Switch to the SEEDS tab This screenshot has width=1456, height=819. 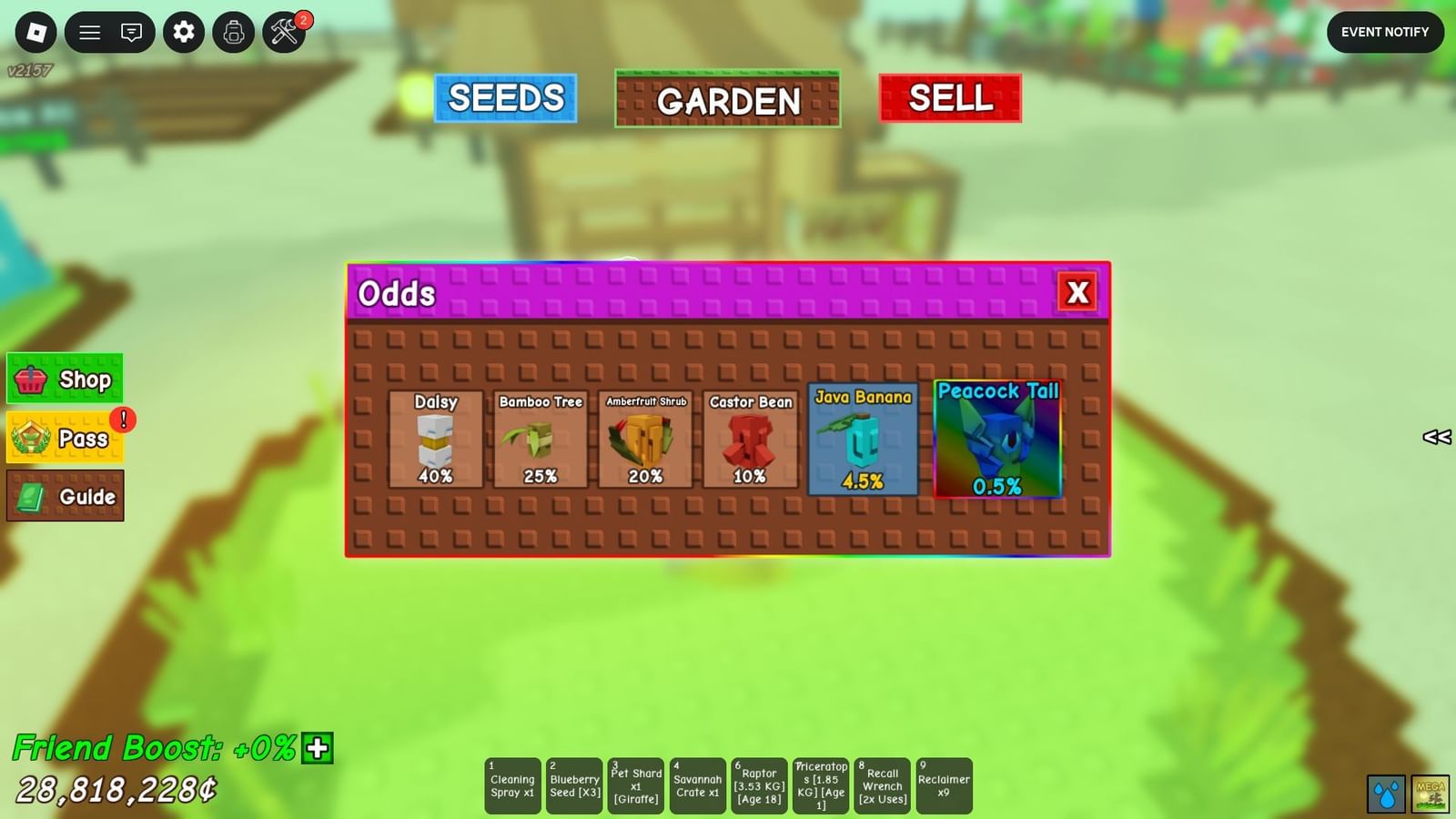coord(506,97)
